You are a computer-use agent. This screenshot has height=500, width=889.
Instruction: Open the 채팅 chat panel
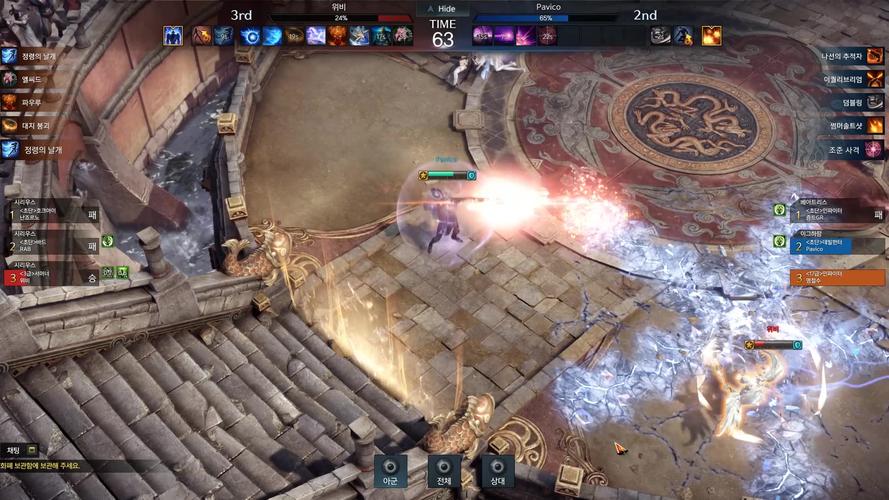[x=20, y=450]
